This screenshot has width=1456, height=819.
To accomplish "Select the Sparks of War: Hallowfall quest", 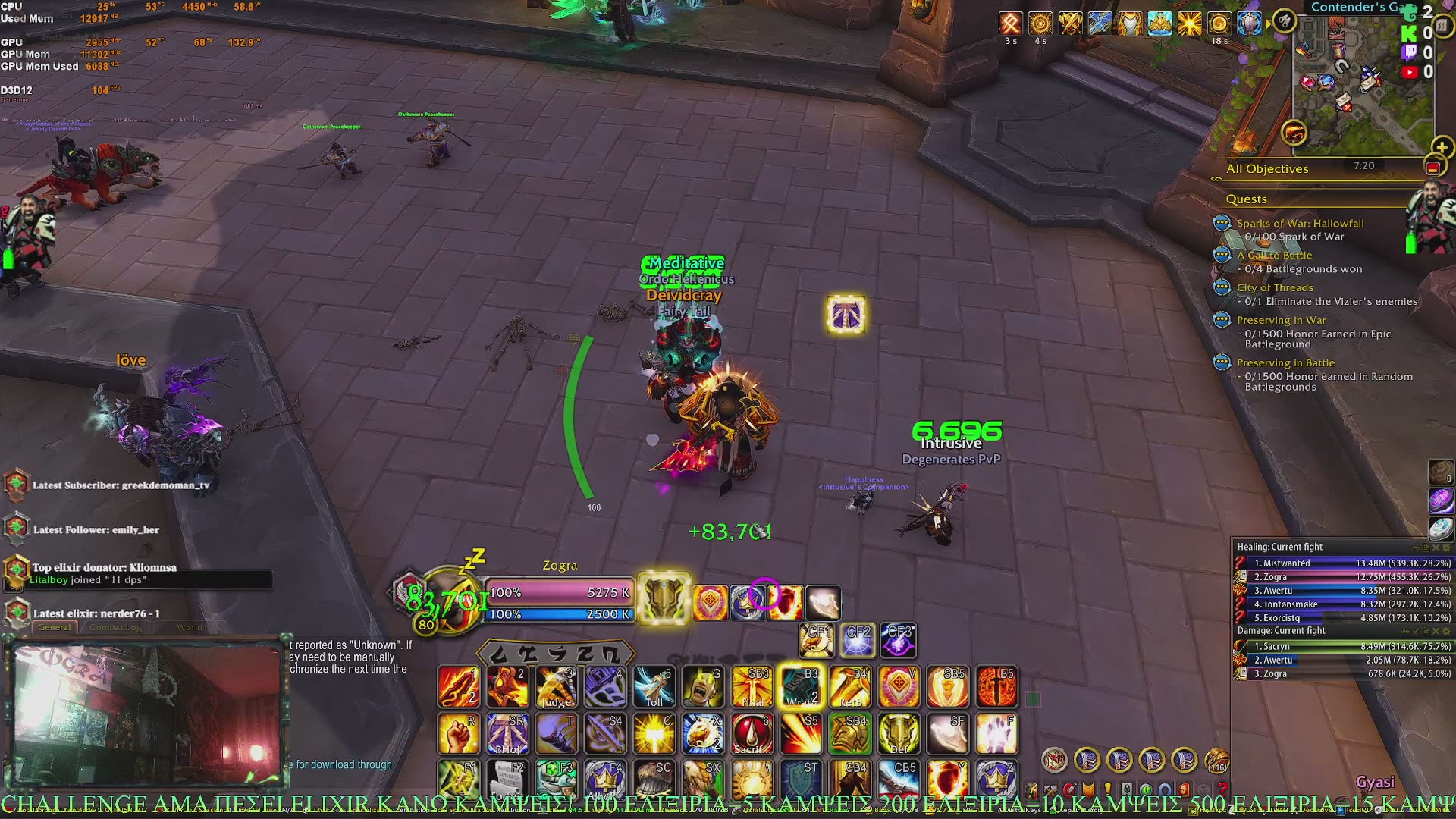I will 1300,224.
